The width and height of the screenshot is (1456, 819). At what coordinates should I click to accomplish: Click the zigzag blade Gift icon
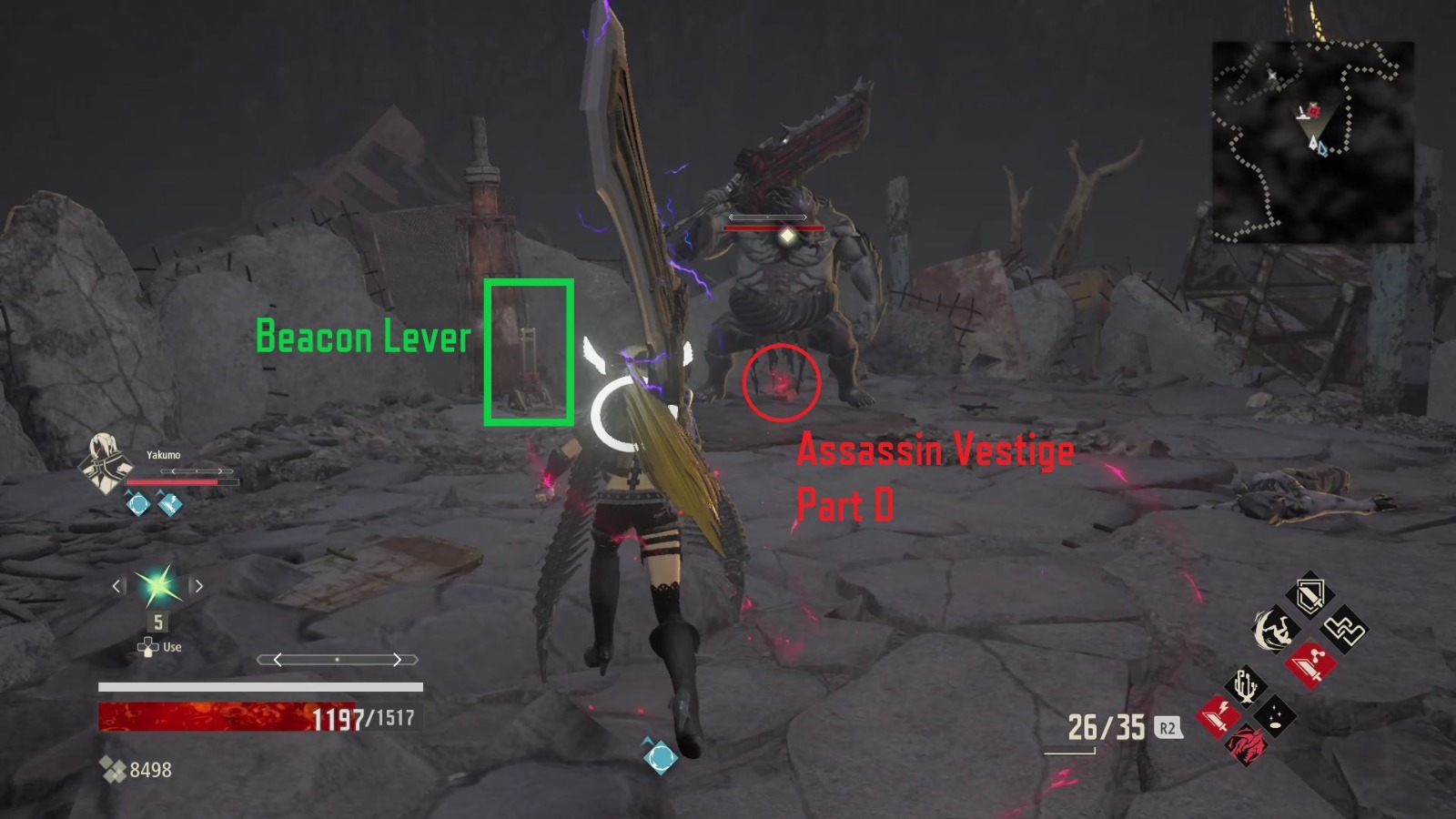(1342, 628)
